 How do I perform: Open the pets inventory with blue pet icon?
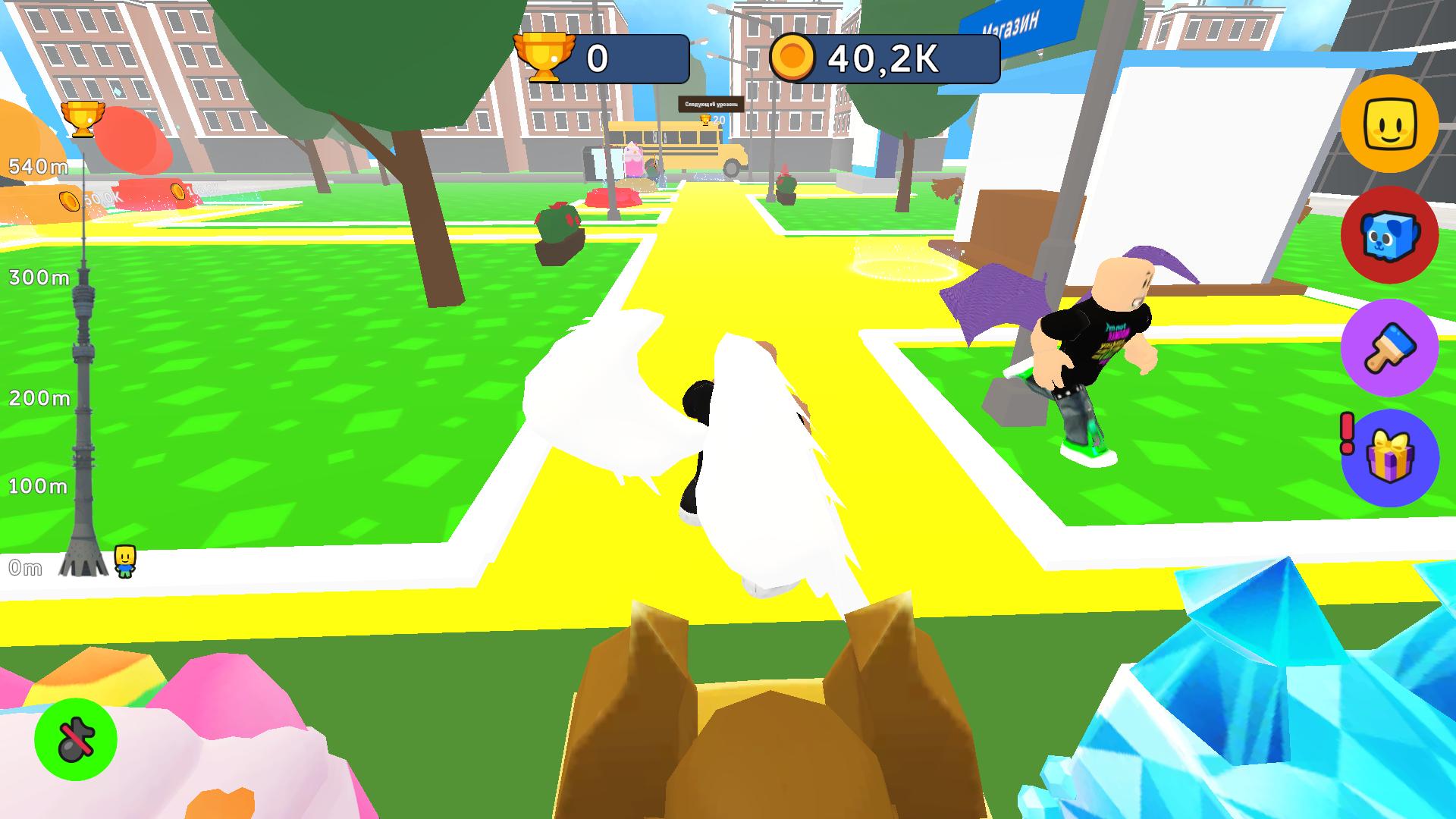point(1390,237)
